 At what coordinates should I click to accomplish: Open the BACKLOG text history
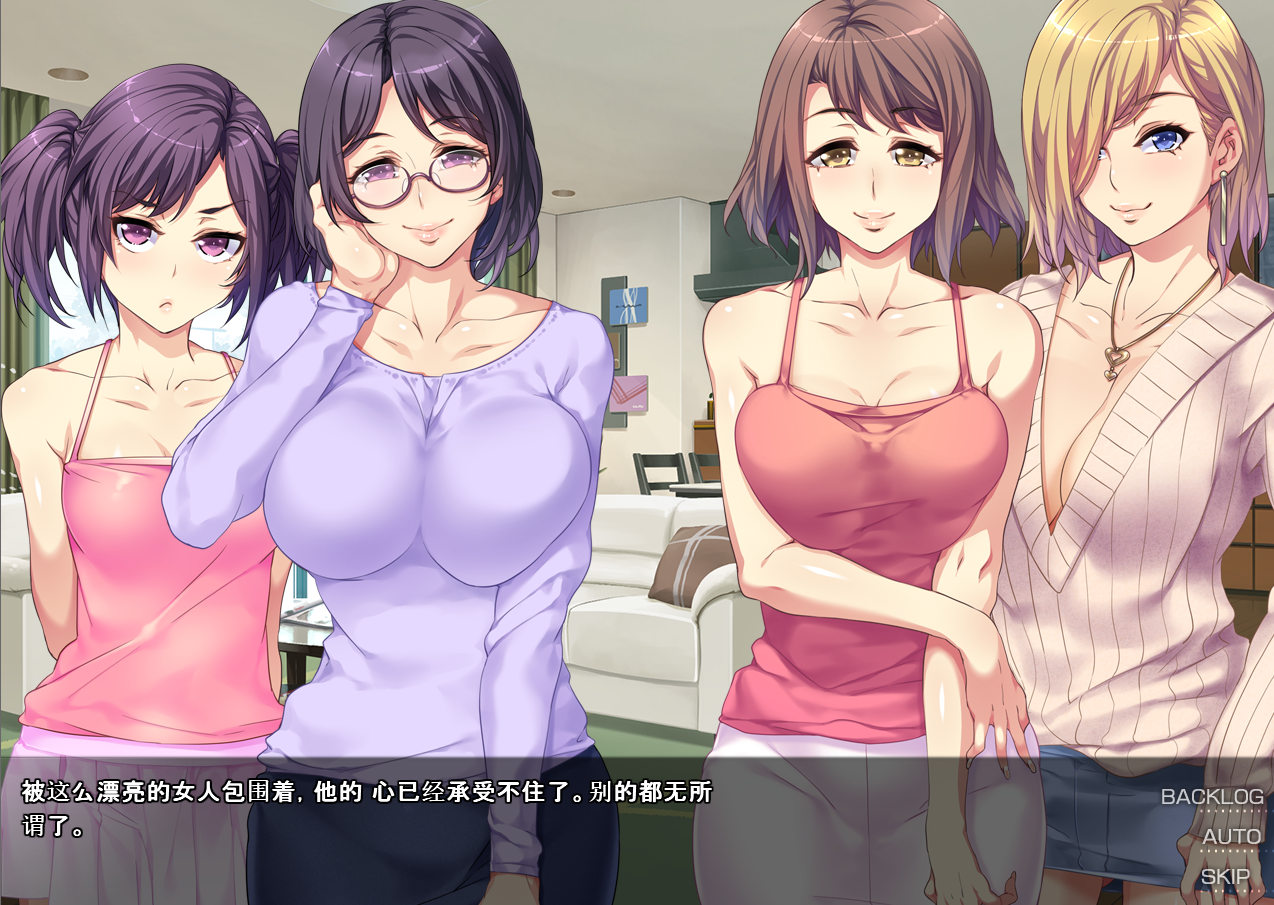tap(1211, 797)
